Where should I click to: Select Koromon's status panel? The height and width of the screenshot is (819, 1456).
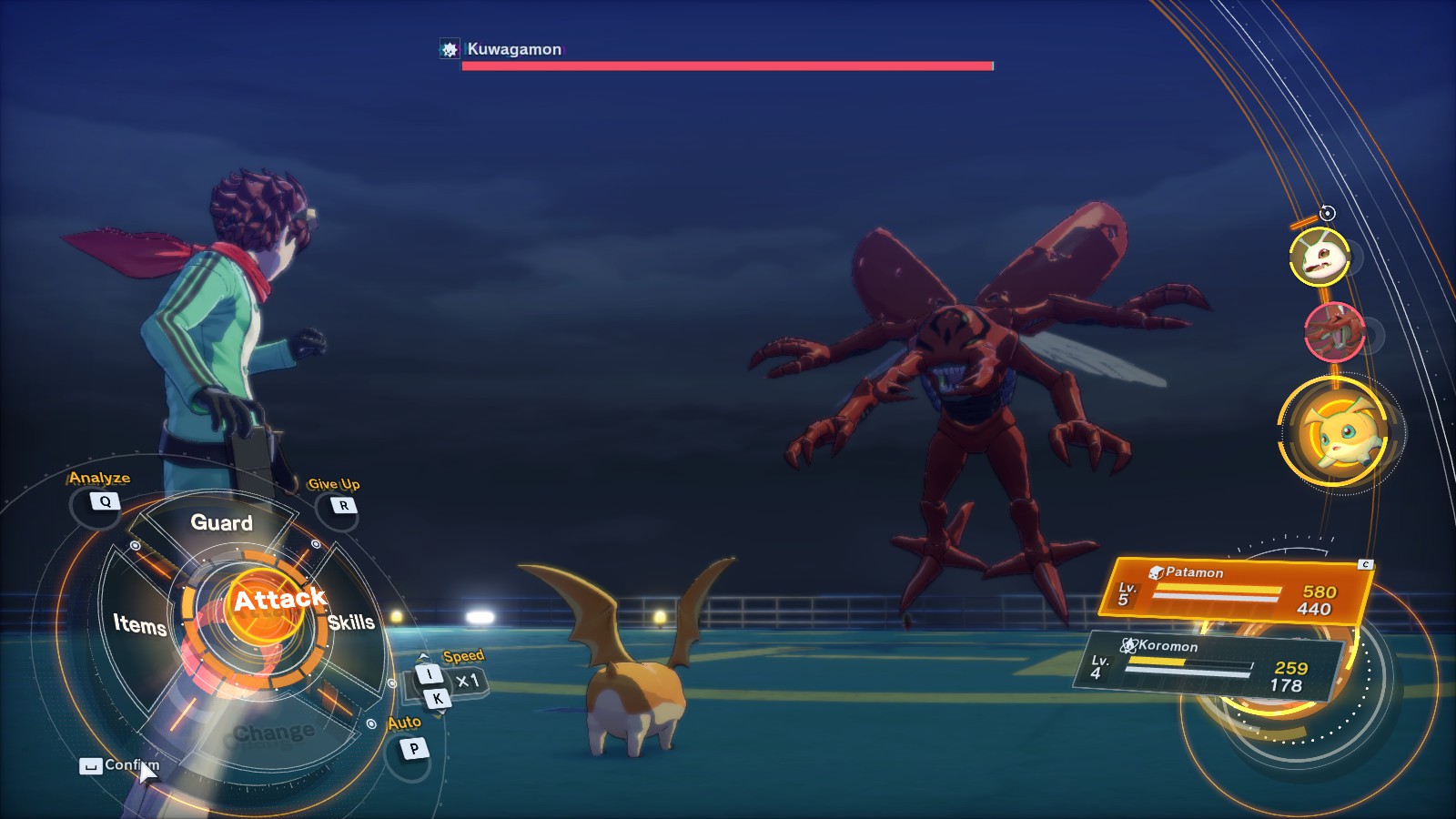(x=1212, y=664)
